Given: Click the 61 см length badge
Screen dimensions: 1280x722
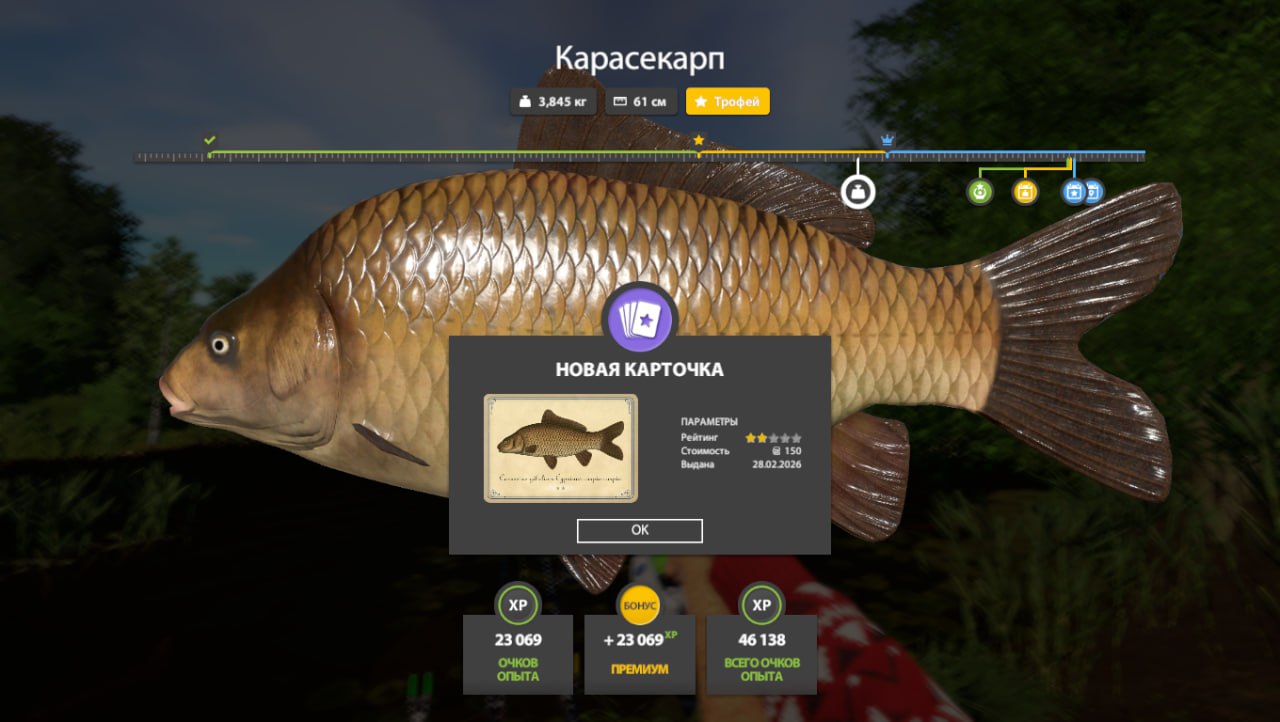Looking at the screenshot, I should coord(640,102).
